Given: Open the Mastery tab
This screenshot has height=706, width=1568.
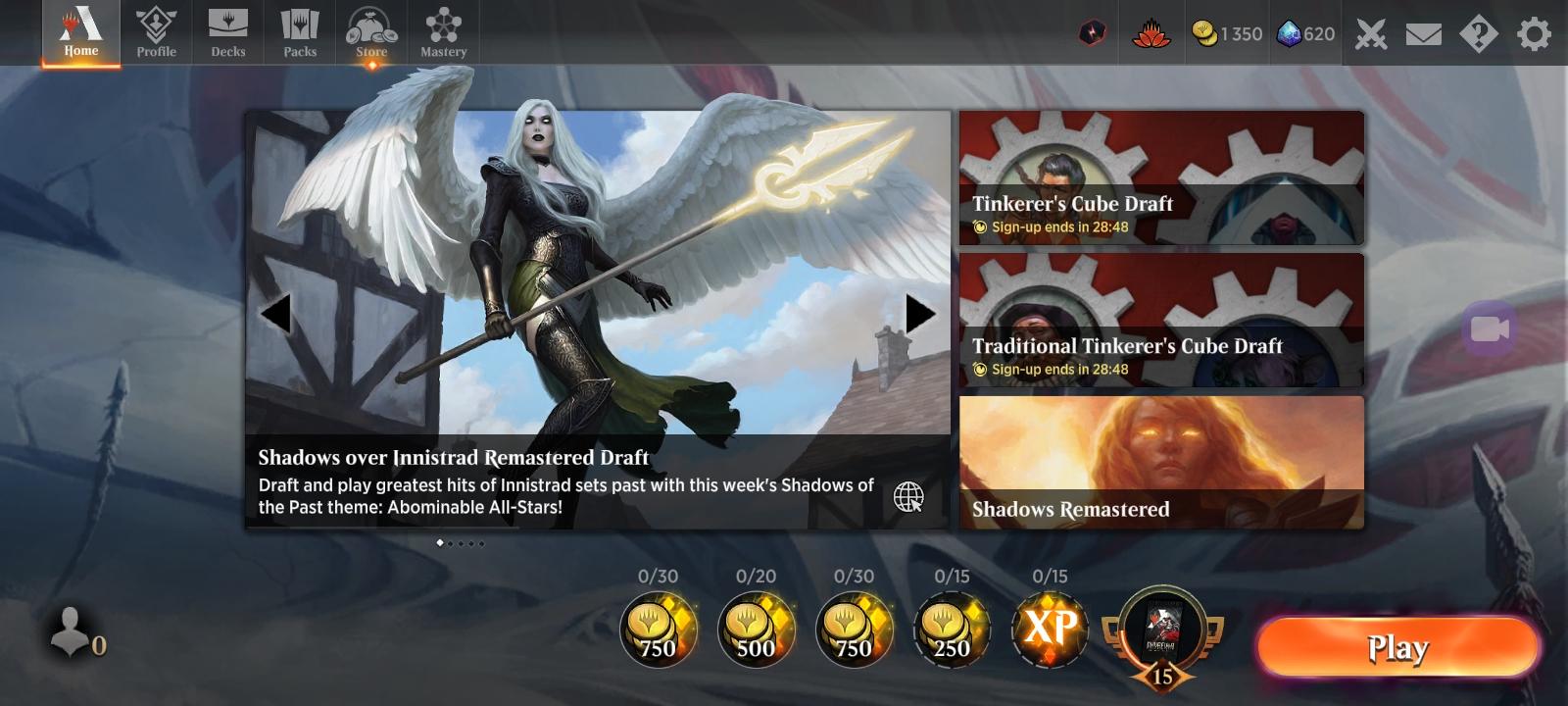Looking at the screenshot, I should (443, 32).
